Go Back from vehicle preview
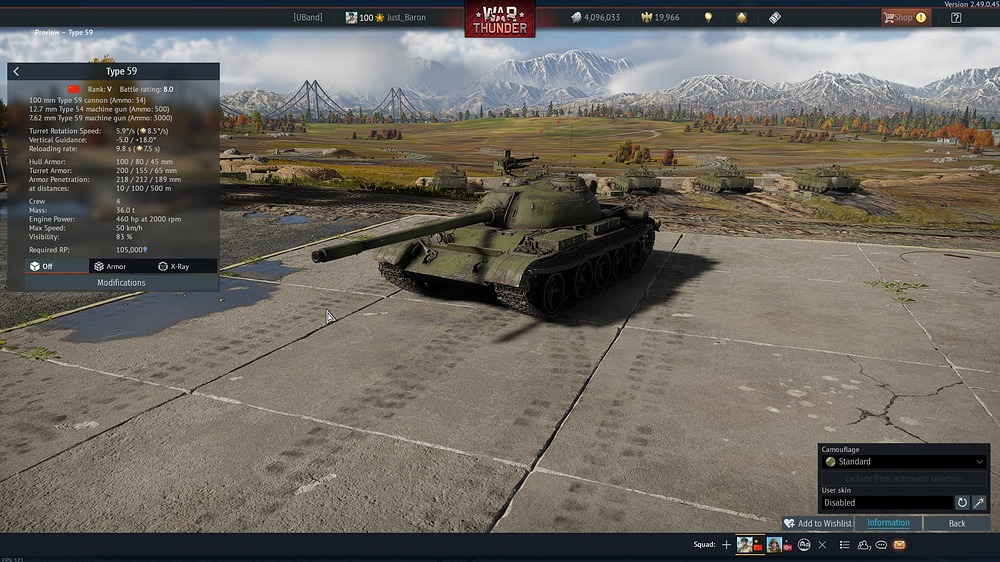This screenshot has width=1000, height=562. pyautogui.click(x=957, y=523)
